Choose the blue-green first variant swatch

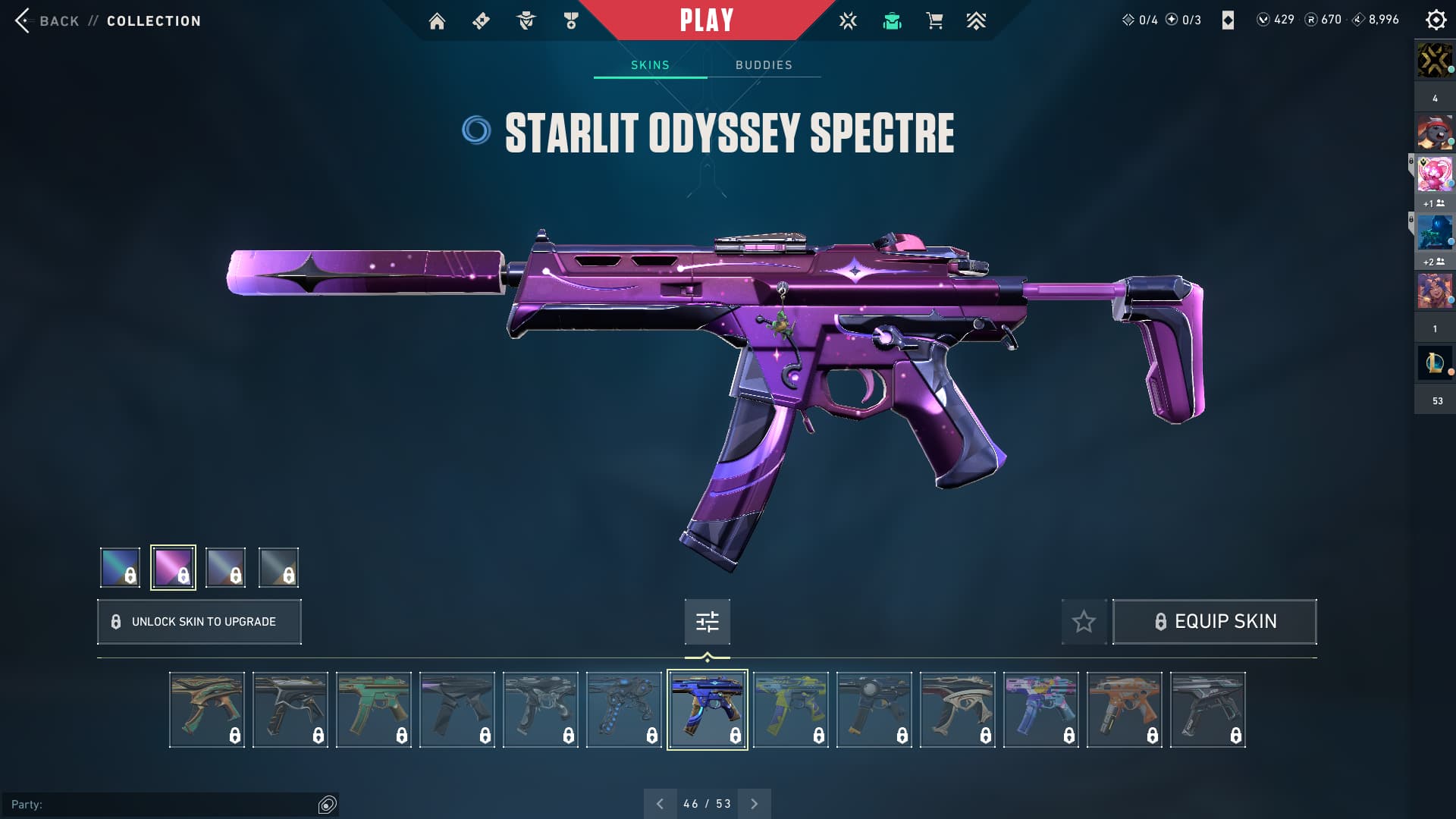coord(120,567)
